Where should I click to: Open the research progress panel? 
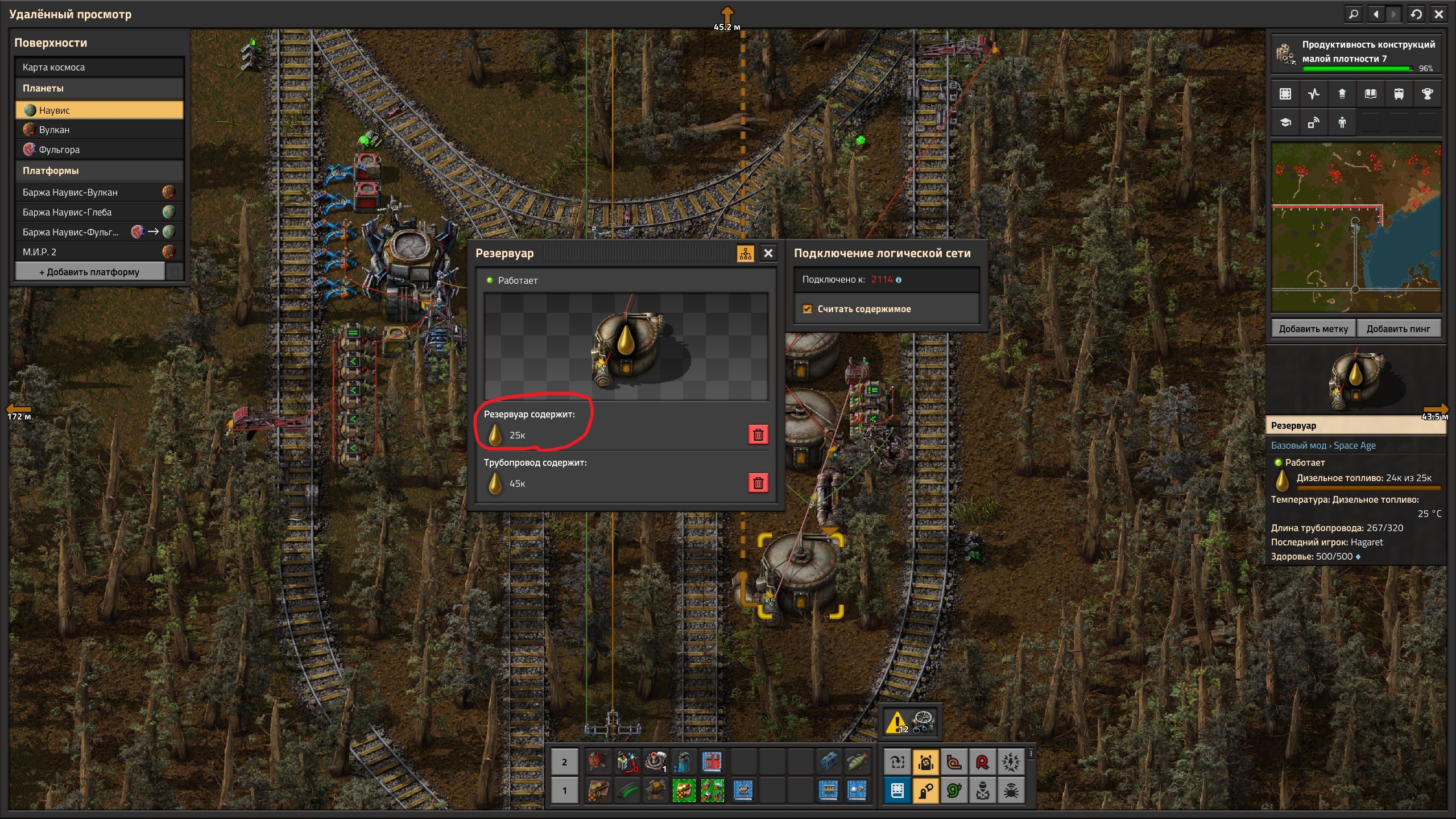1356,54
